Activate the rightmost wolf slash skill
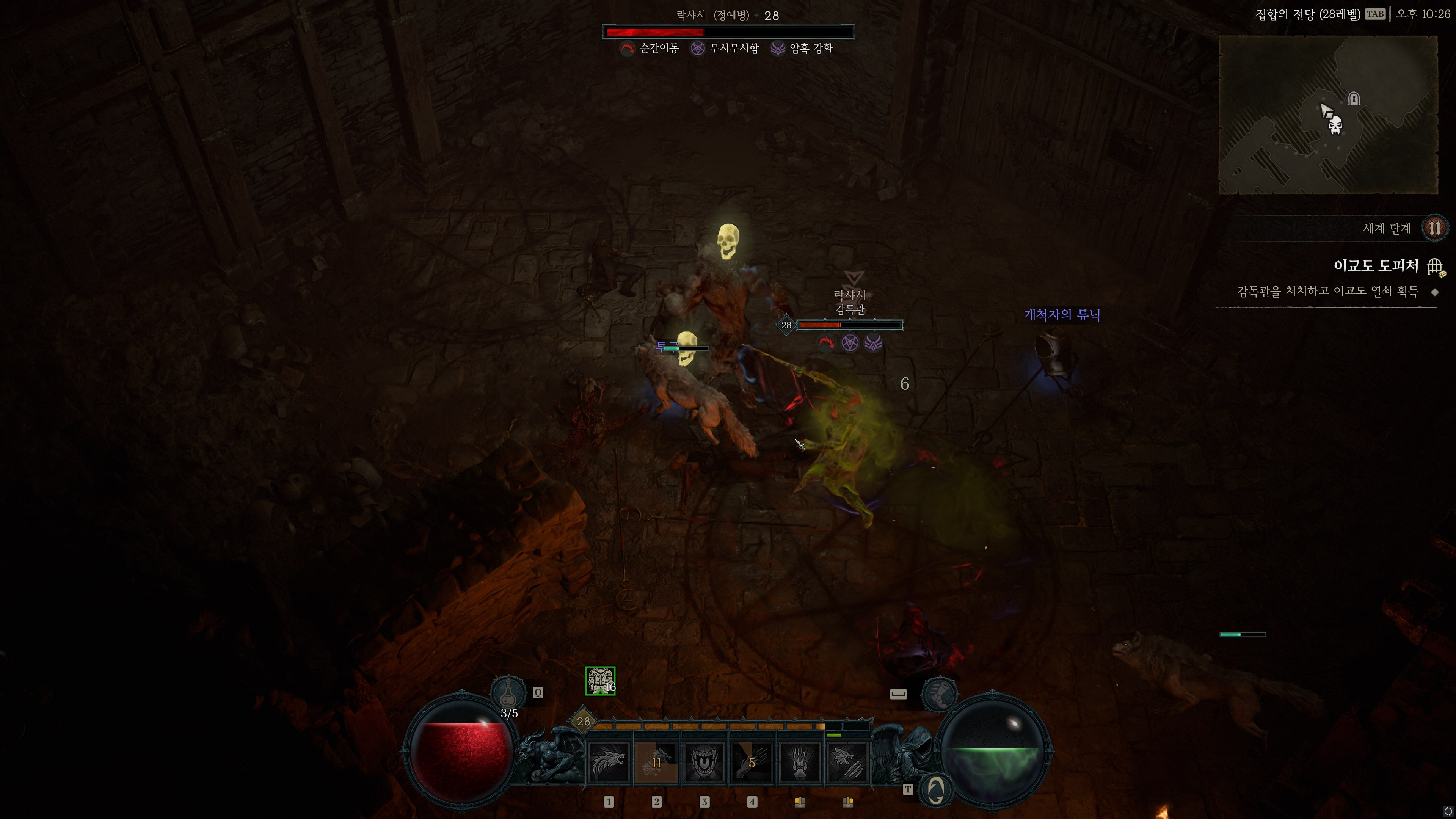This screenshot has width=1456, height=819. point(847,762)
